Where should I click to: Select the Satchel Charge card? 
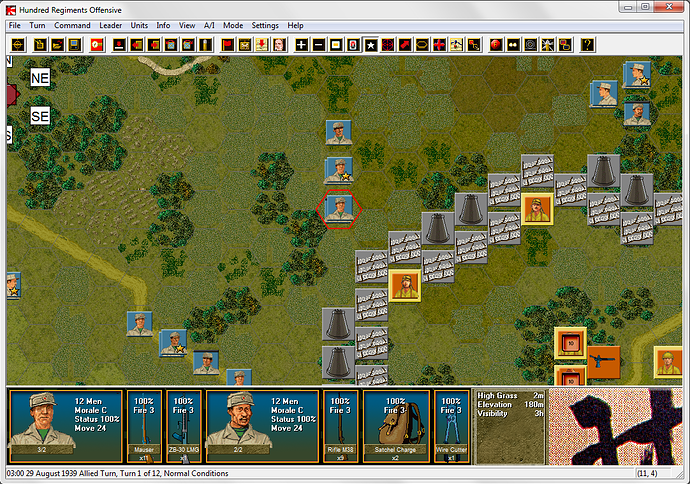click(395, 427)
